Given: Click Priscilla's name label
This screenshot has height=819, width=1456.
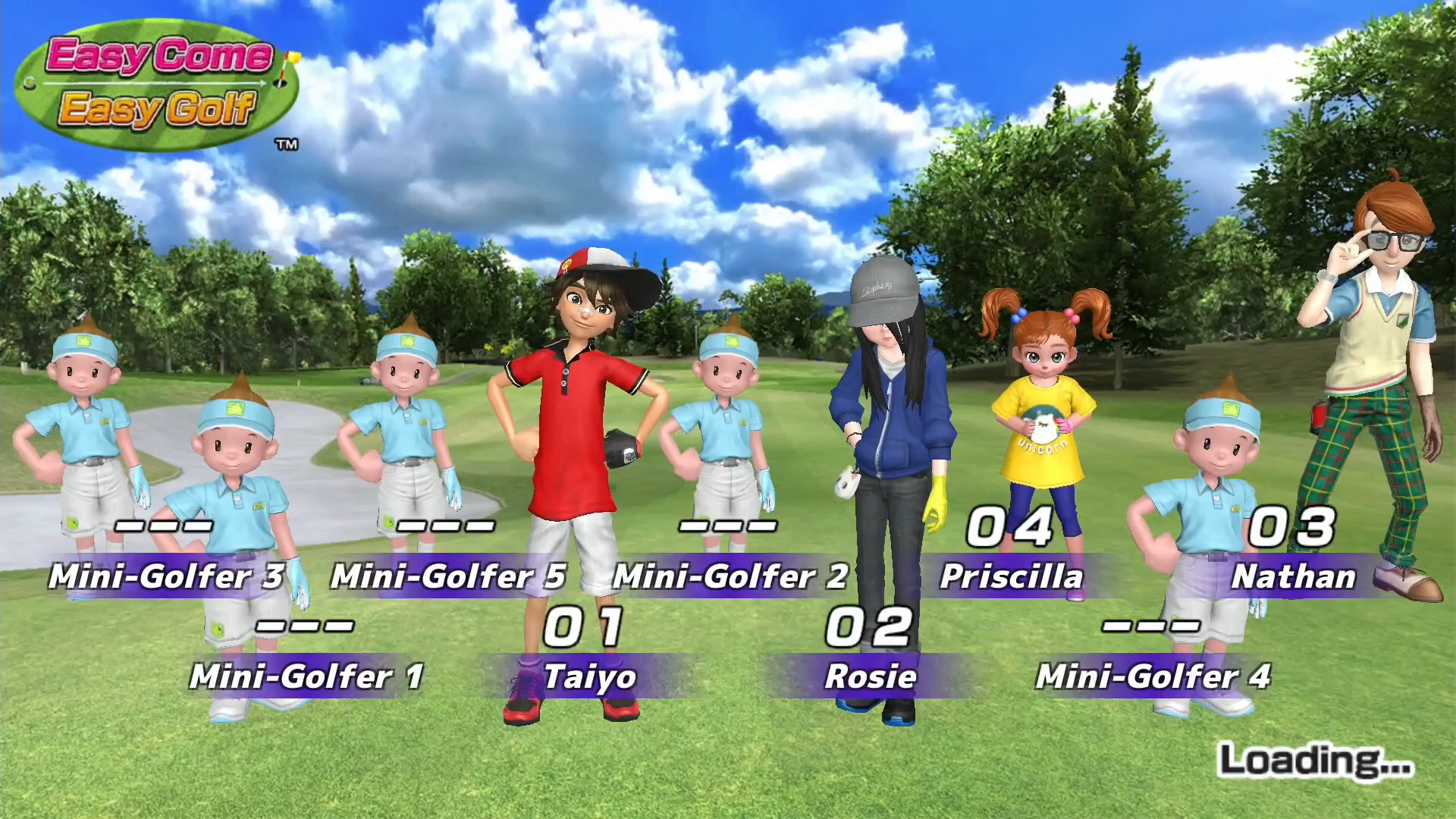Looking at the screenshot, I should (1012, 576).
